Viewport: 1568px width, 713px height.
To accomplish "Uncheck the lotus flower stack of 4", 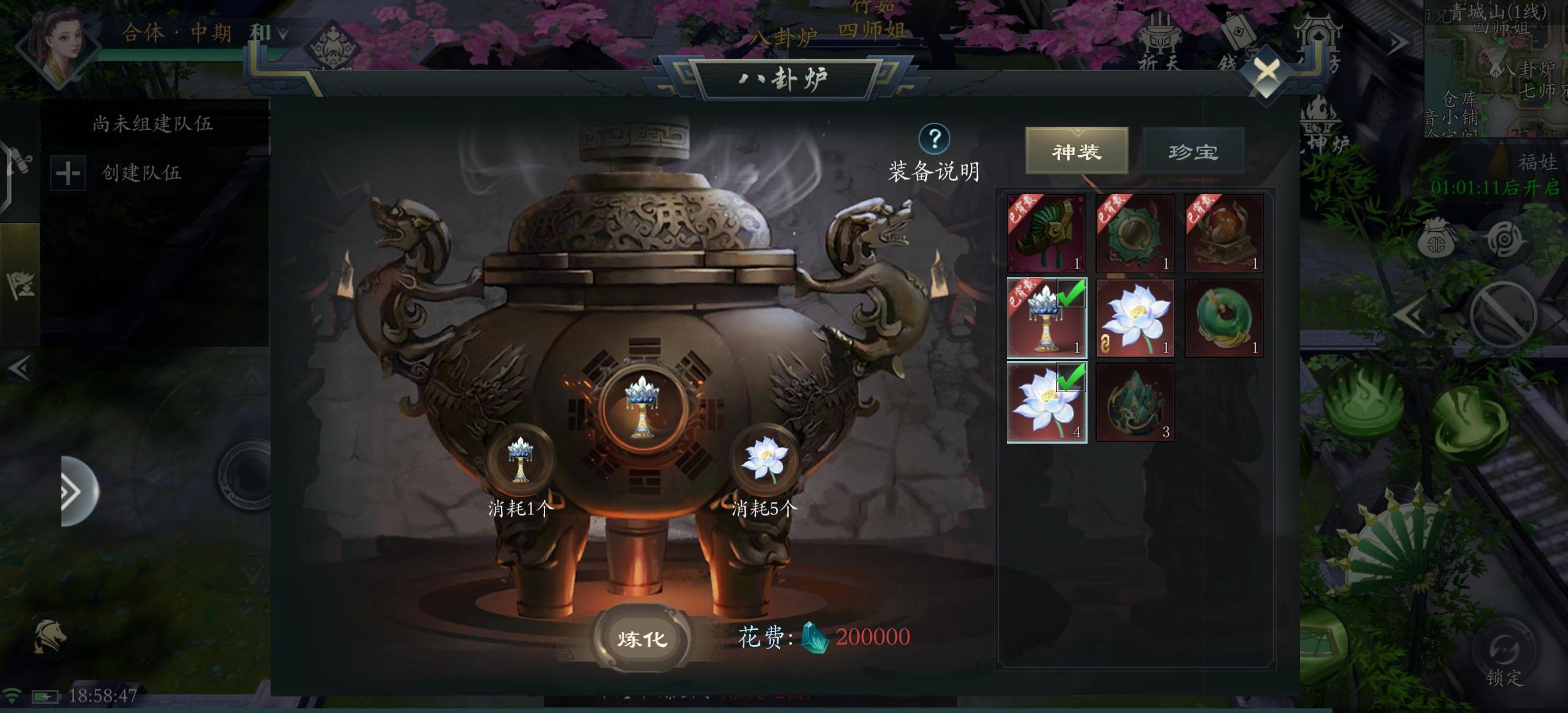I will (1046, 401).
